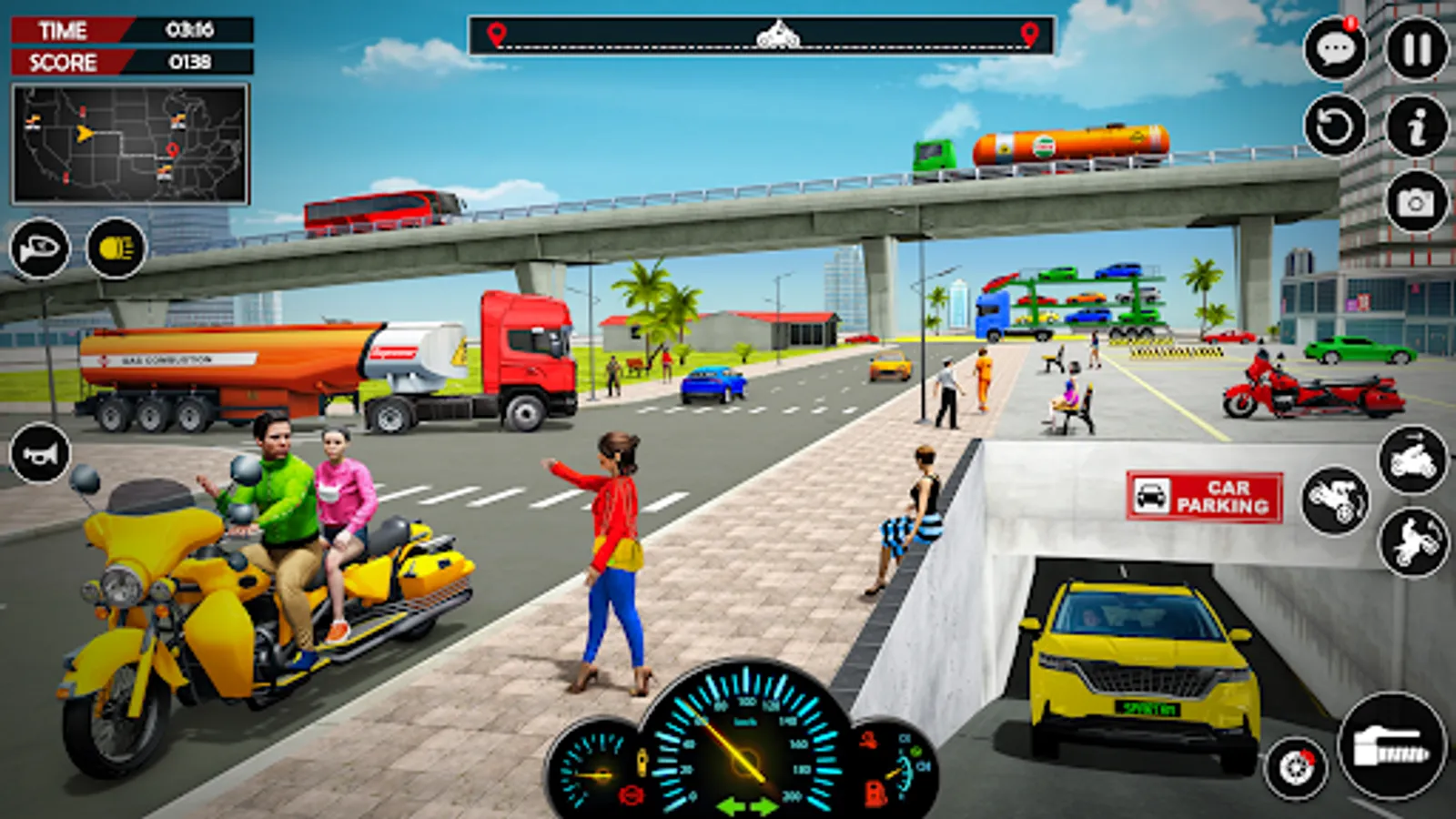Image resolution: width=1456 pixels, height=819 pixels.
Task: Open the chat messages bubble
Action: 1335,49
